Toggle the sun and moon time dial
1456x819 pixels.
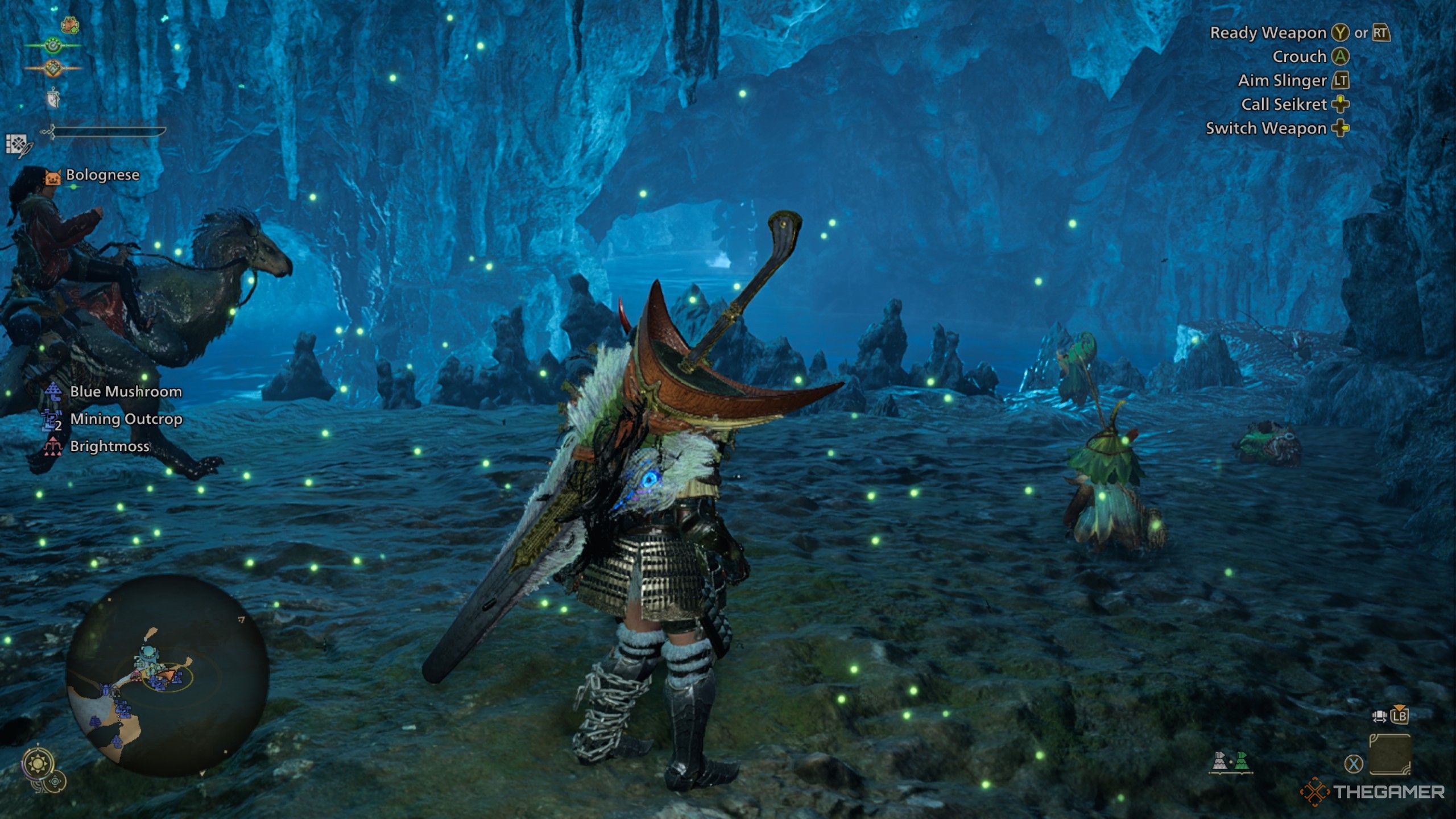click(x=38, y=764)
